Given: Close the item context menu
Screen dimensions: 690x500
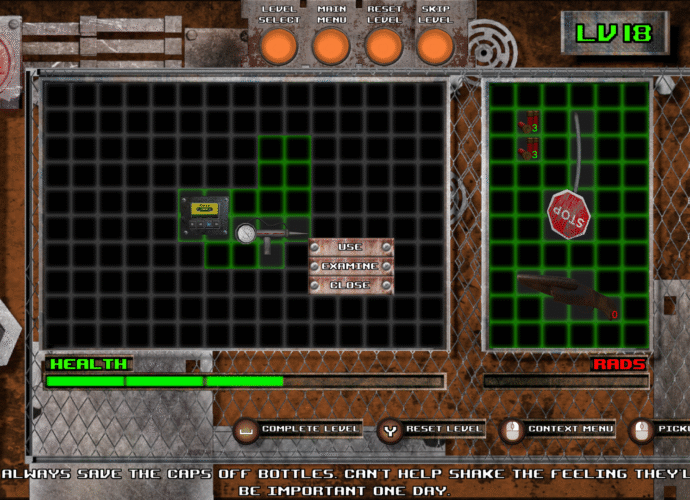Looking at the screenshot, I should [350, 285].
